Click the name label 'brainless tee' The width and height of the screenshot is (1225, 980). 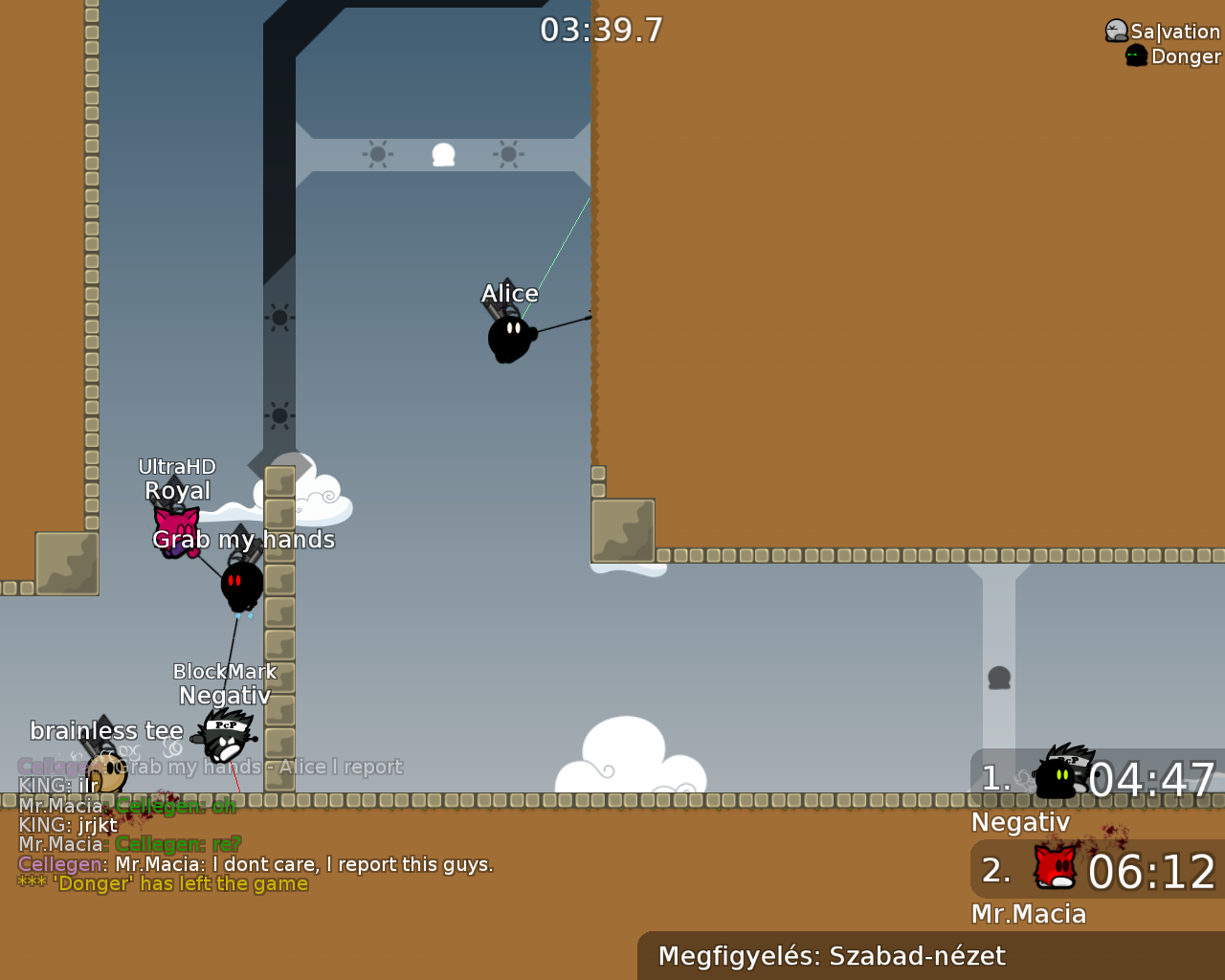[107, 730]
